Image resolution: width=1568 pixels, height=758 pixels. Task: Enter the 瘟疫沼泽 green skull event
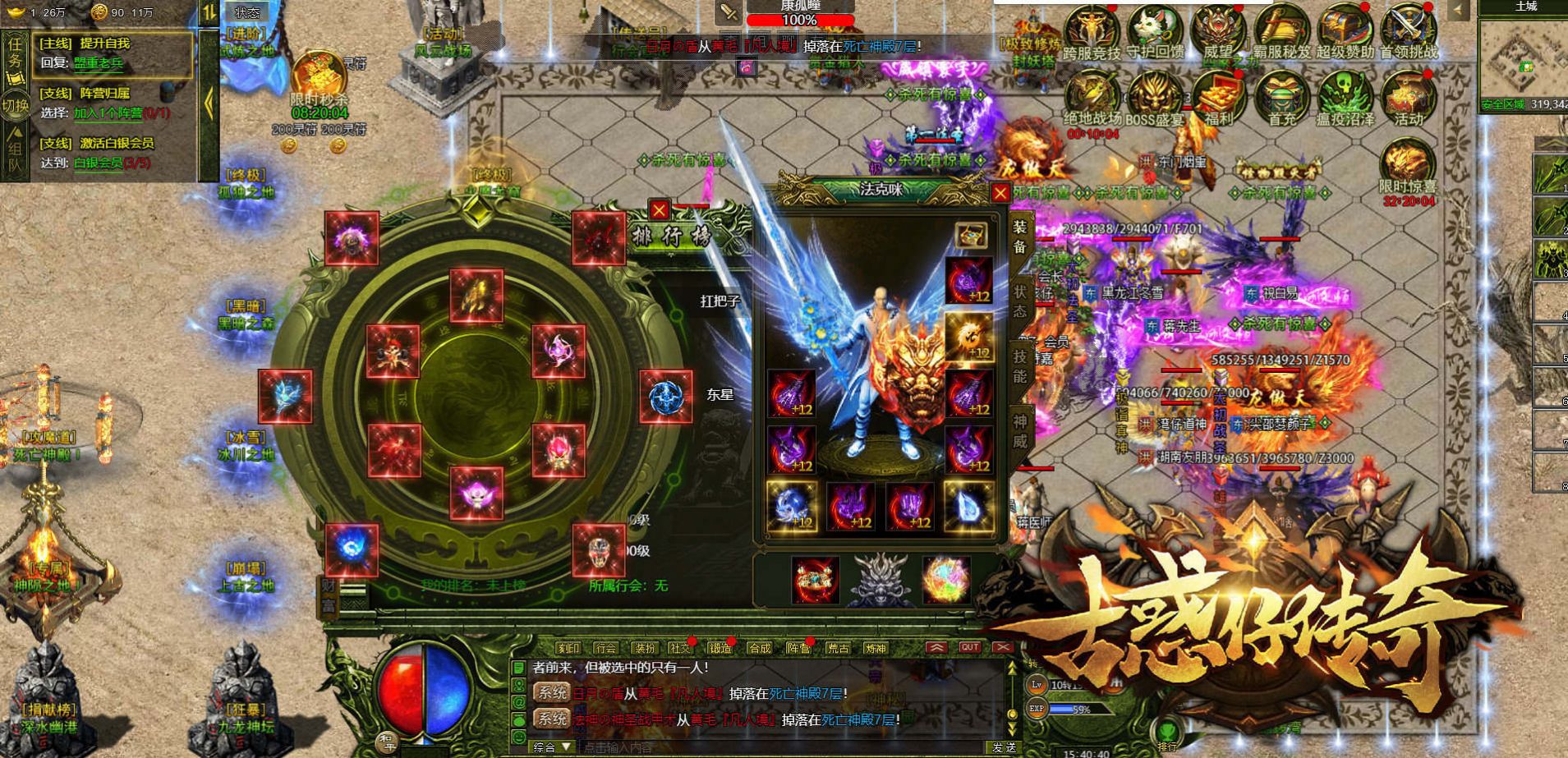pos(1345,99)
